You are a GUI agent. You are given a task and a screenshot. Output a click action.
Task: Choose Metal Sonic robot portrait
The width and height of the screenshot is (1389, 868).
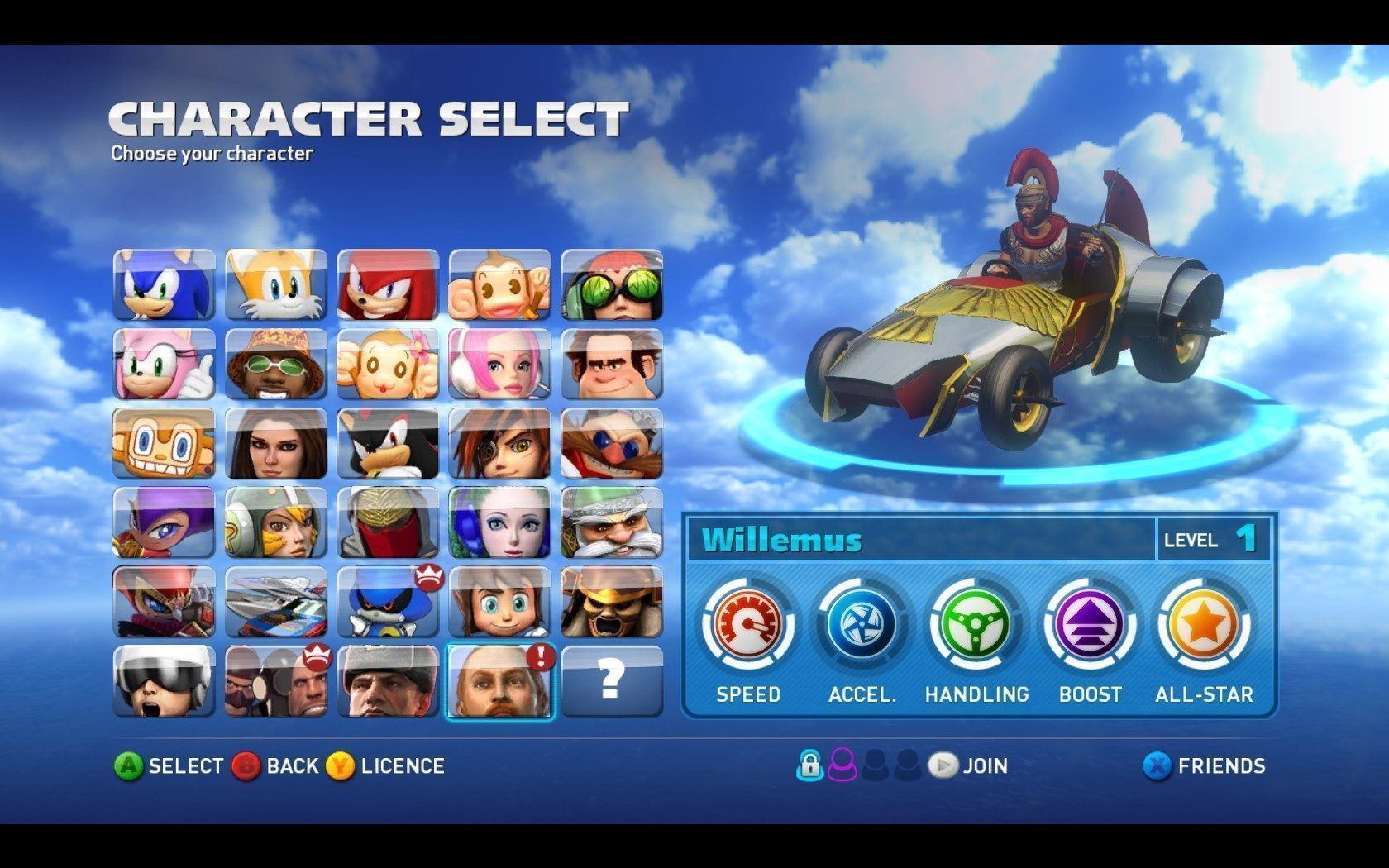coord(388,602)
